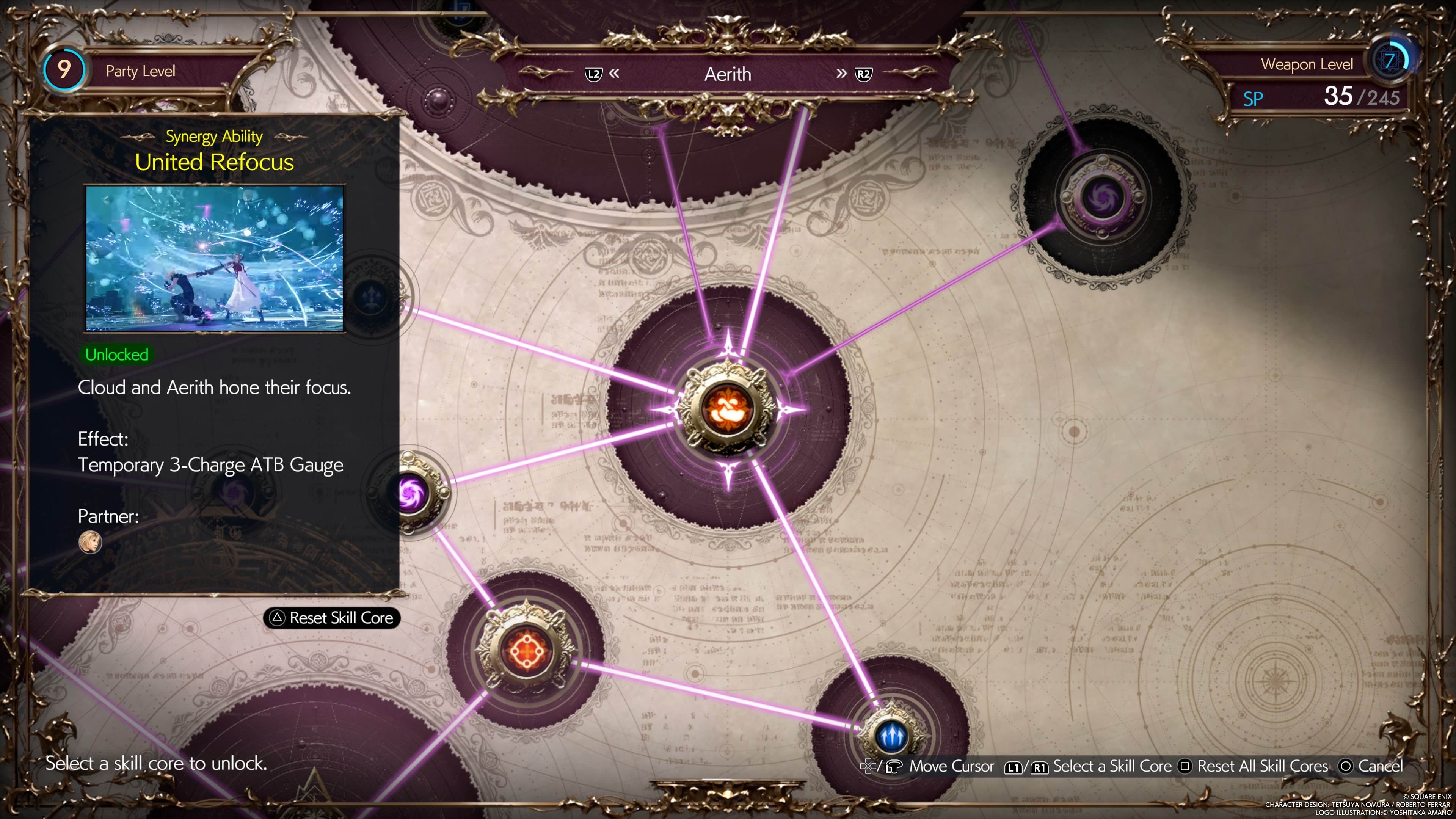
Task: Click the Reset Skill Core button
Action: (x=332, y=618)
